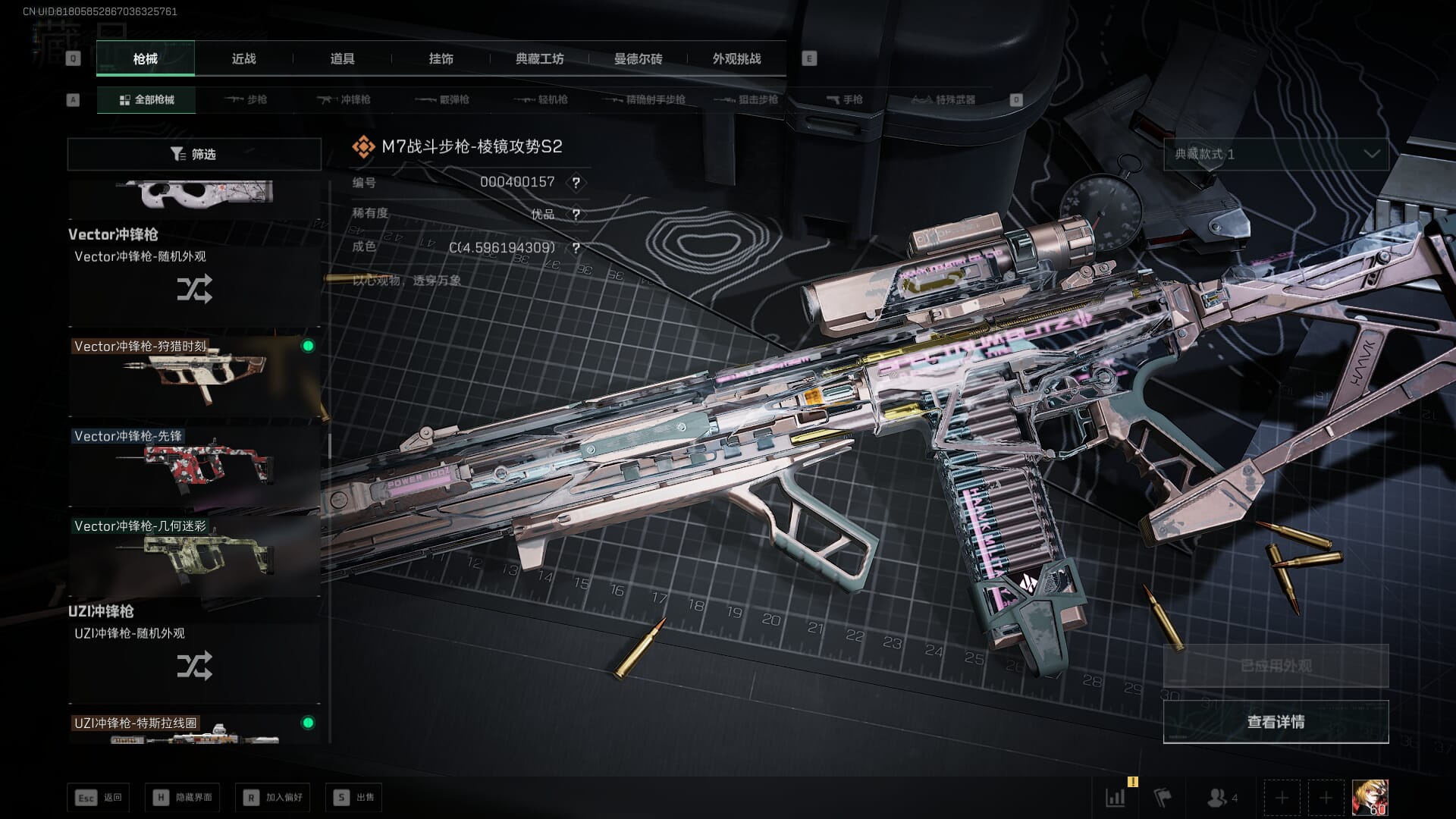Click the 查看详情 view details button
Viewport: 1456px width, 819px height.
click(x=1276, y=722)
